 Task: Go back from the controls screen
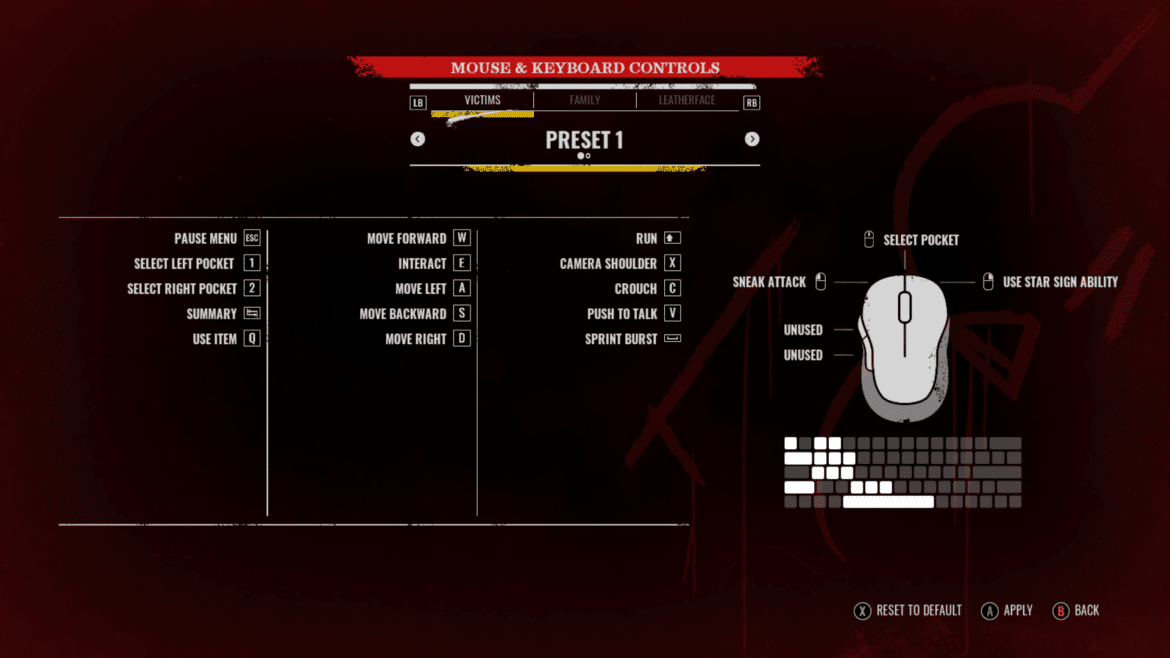click(1076, 610)
